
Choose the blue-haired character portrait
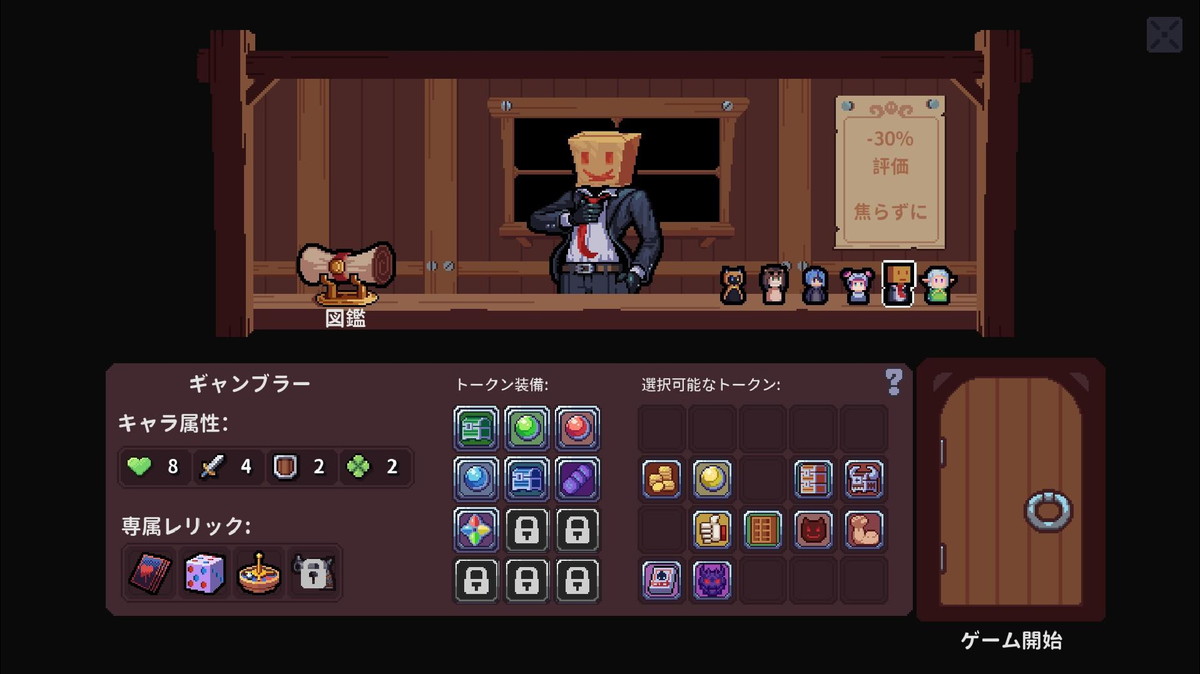(815, 285)
